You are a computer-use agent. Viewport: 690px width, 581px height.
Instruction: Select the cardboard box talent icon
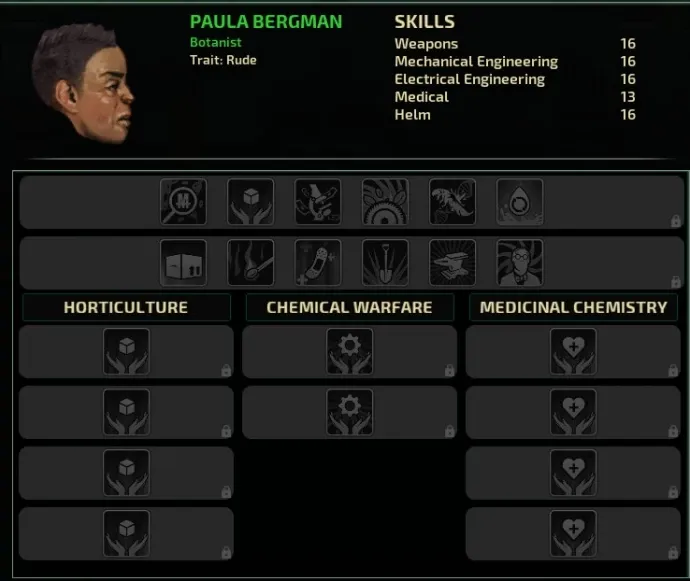click(x=184, y=262)
